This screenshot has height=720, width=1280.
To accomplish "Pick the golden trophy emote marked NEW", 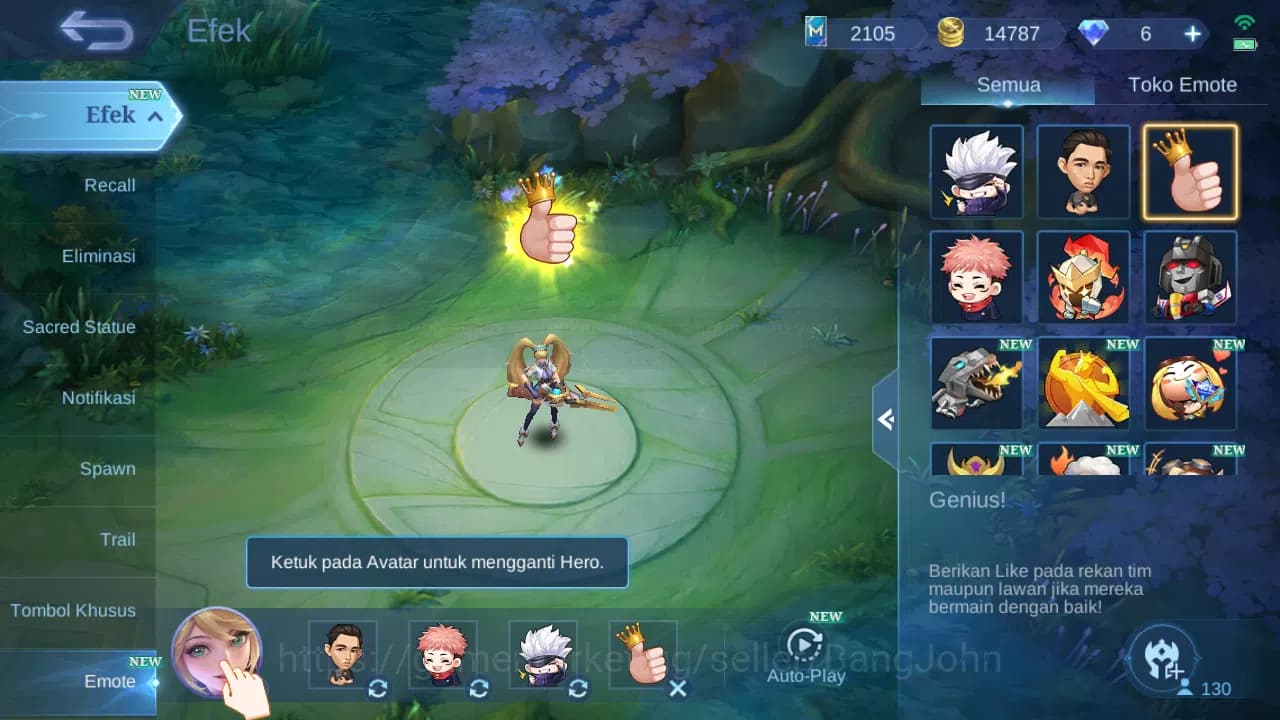I will [x=1083, y=385].
